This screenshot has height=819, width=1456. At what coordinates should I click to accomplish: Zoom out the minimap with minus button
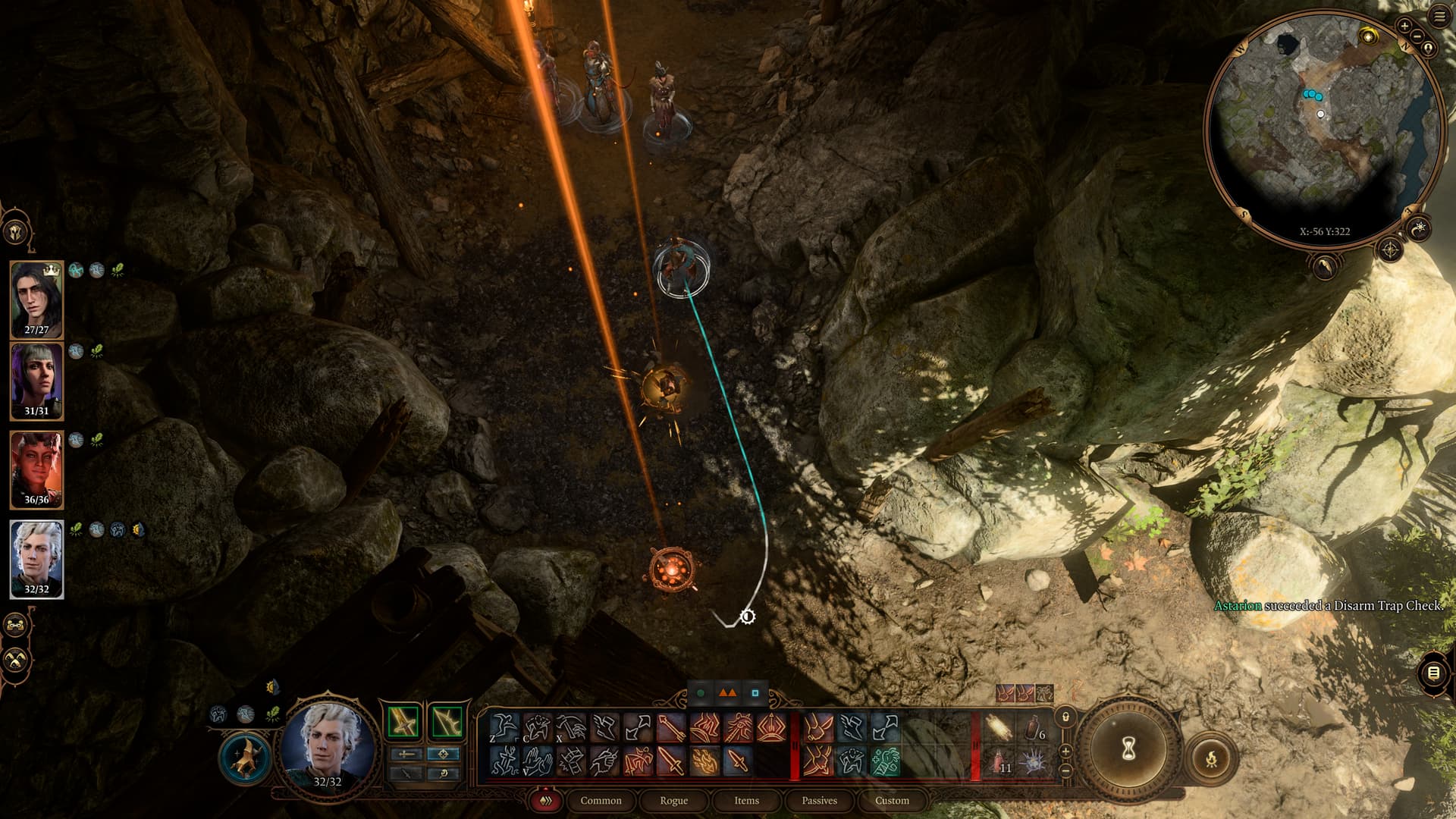(1417, 36)
